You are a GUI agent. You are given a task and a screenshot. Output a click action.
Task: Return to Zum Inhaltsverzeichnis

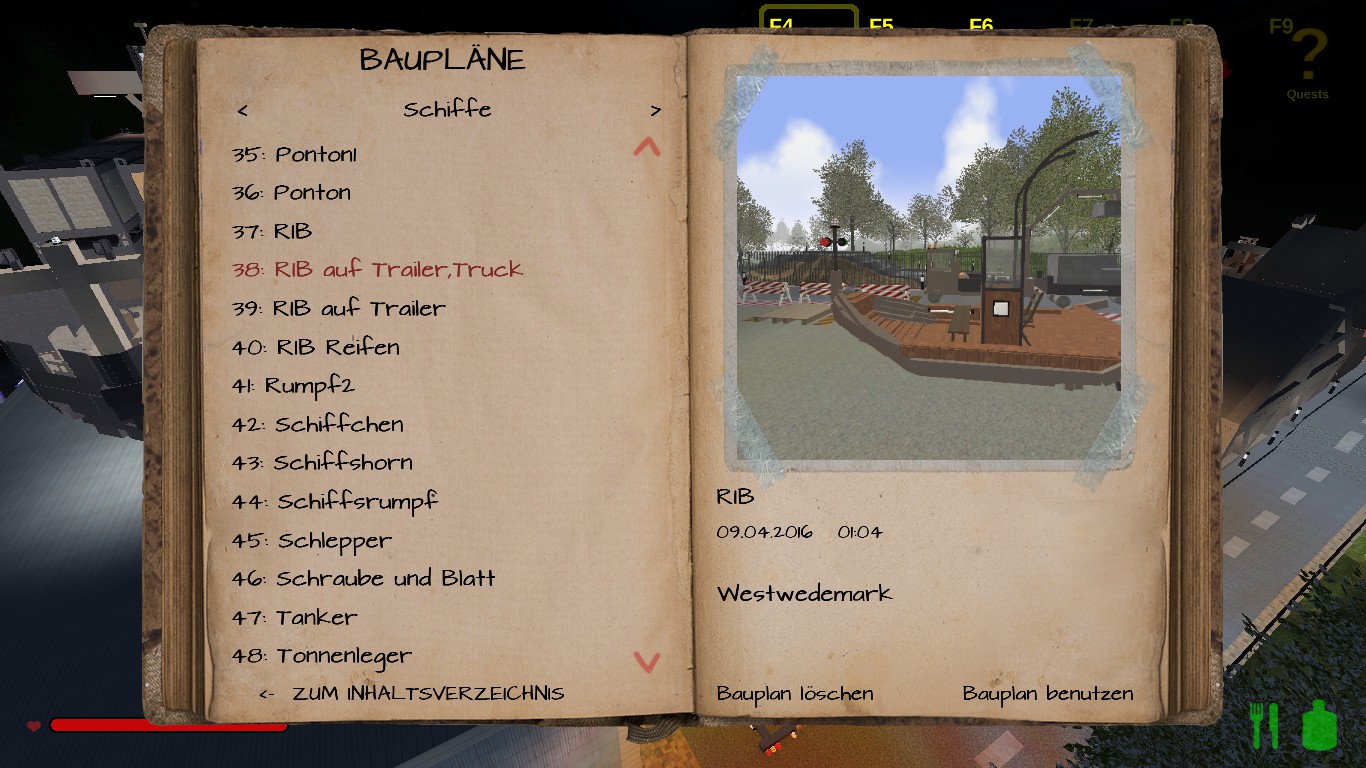click(x=411, y=693)
